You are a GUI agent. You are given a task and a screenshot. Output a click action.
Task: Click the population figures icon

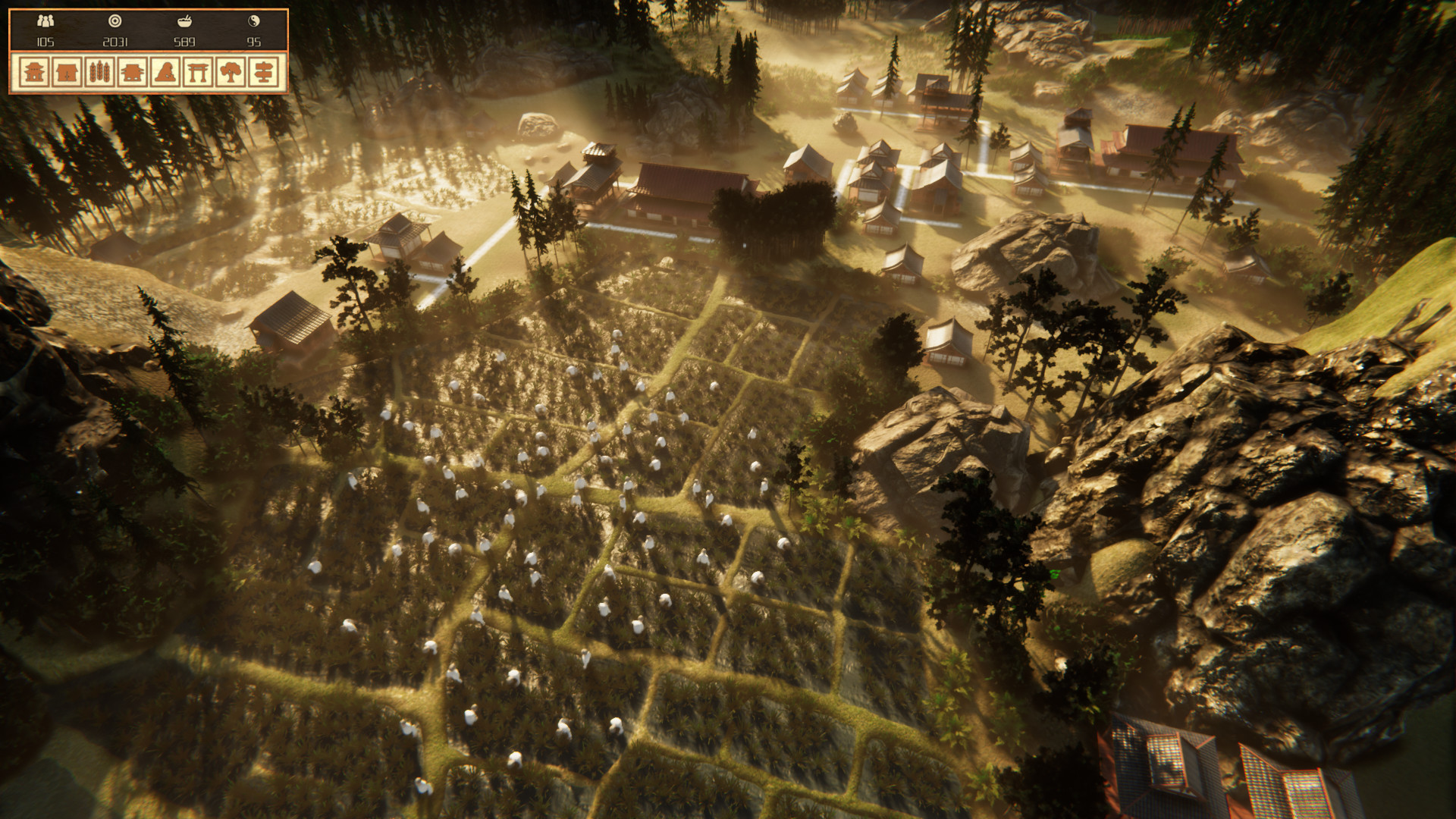click(x=45, y=20)
